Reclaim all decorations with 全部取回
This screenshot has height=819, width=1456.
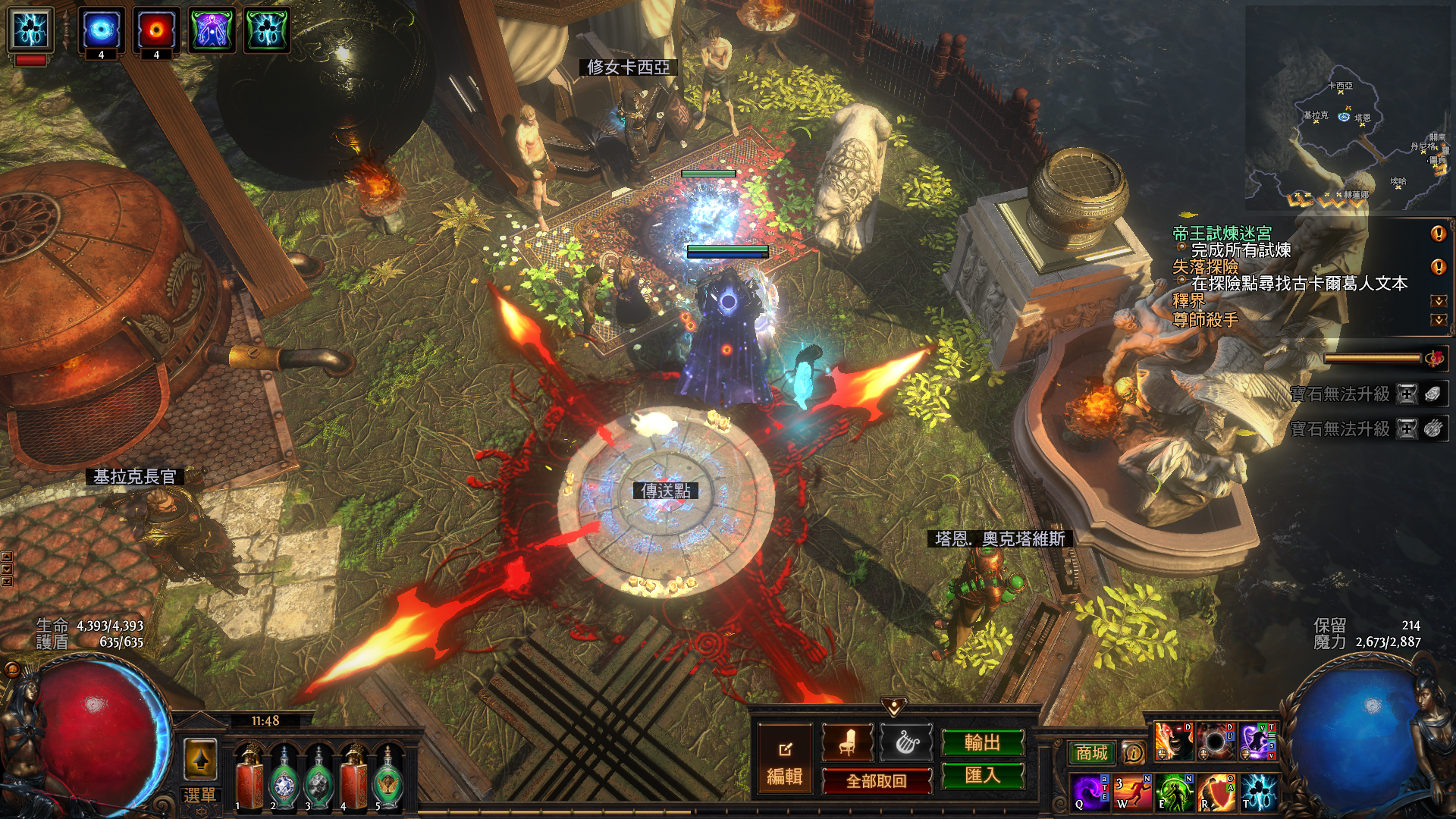click(x=876, y=781)
